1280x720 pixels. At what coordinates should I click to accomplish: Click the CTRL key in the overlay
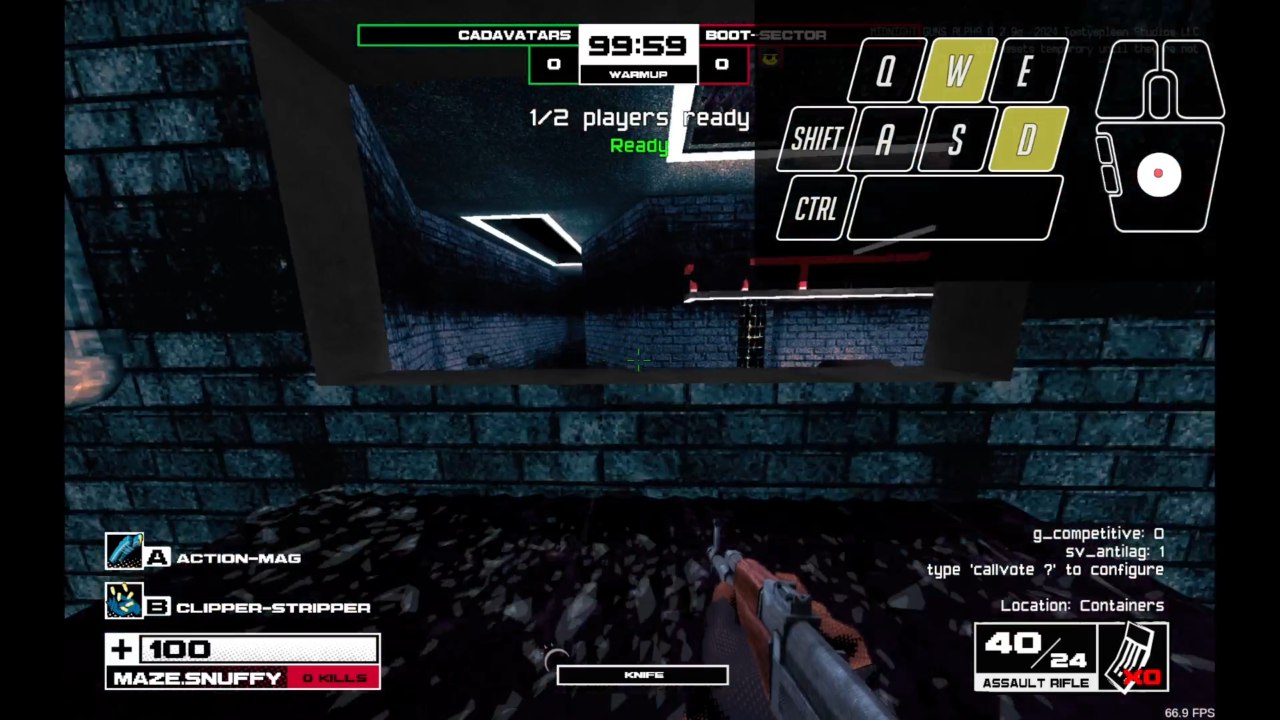click(816, 208)
